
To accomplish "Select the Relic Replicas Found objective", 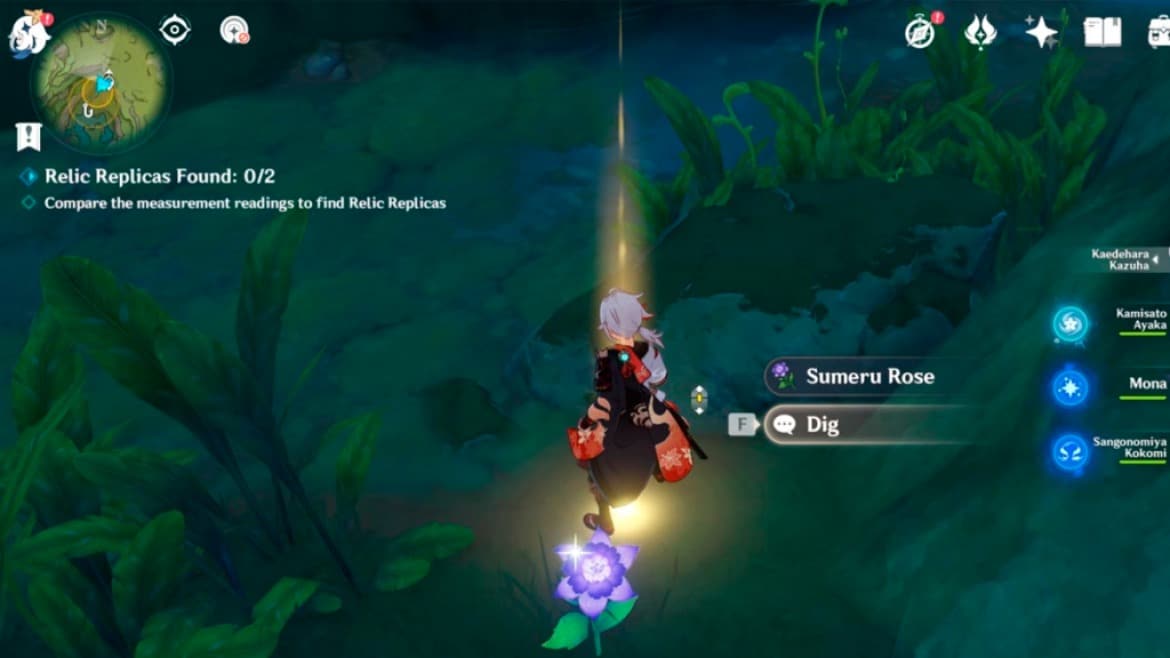I will click(x=159, y=177).
